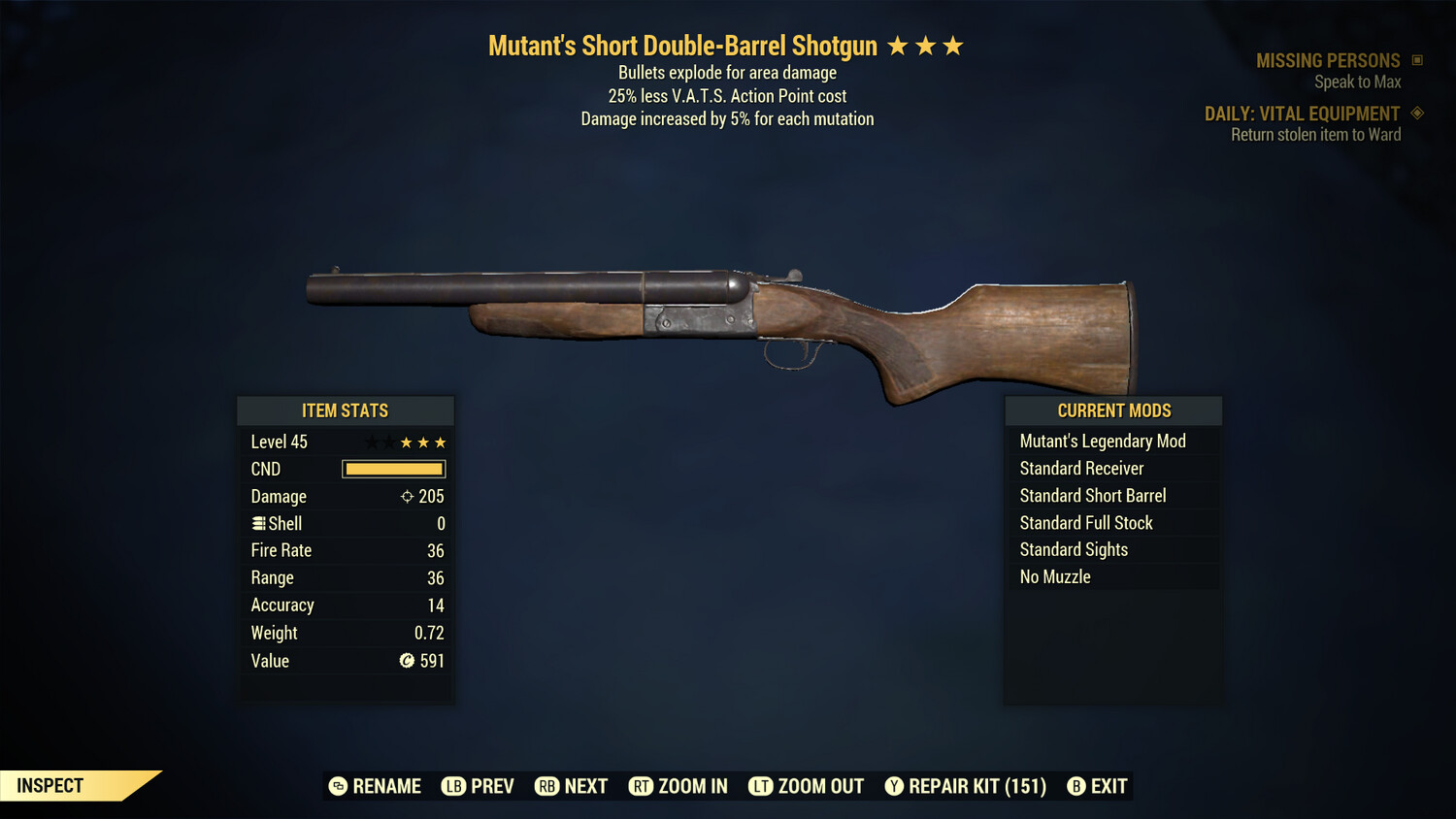Select the RB icon for NEXT
1456x819 pixels.
coord(543,786)
